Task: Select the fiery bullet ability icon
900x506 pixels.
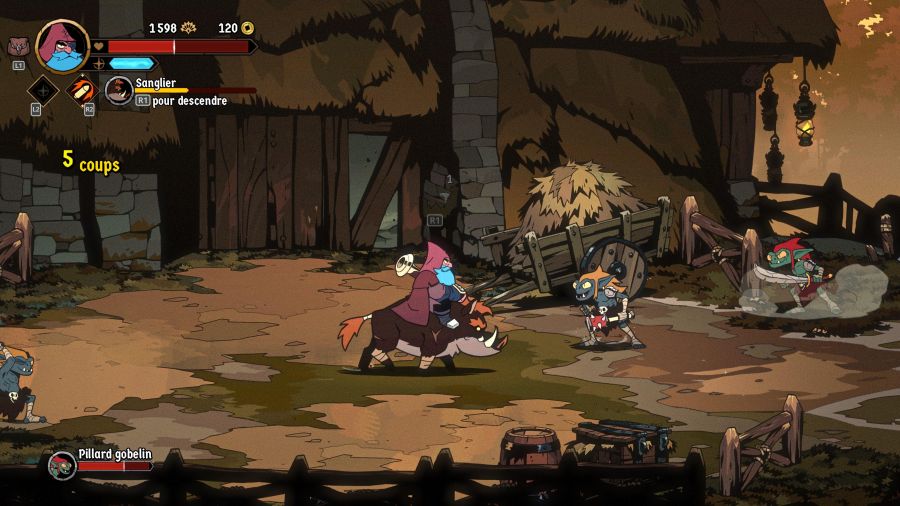Action: 81,89
